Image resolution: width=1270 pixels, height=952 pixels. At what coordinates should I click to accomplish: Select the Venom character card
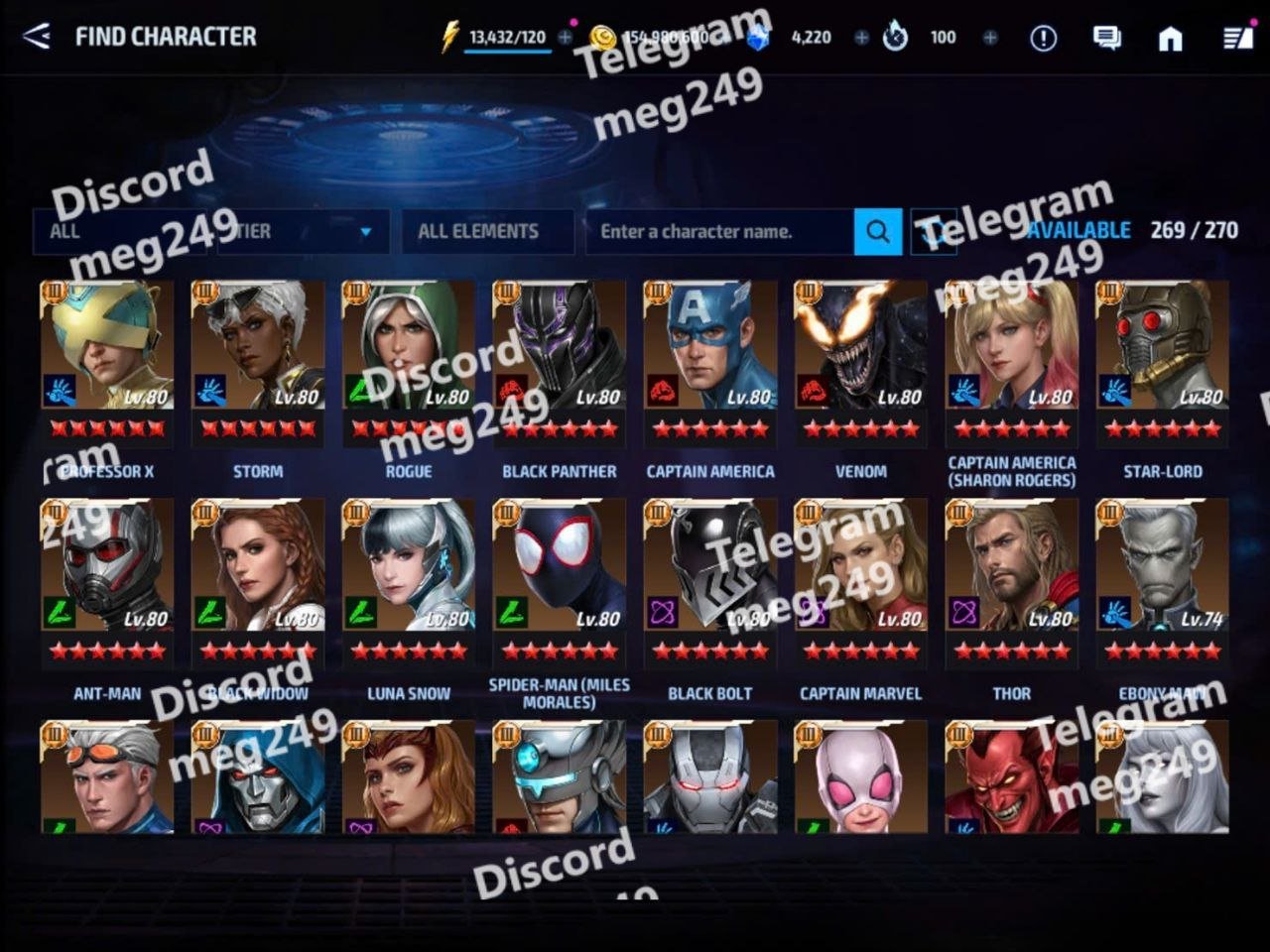(x=861, y=362)
